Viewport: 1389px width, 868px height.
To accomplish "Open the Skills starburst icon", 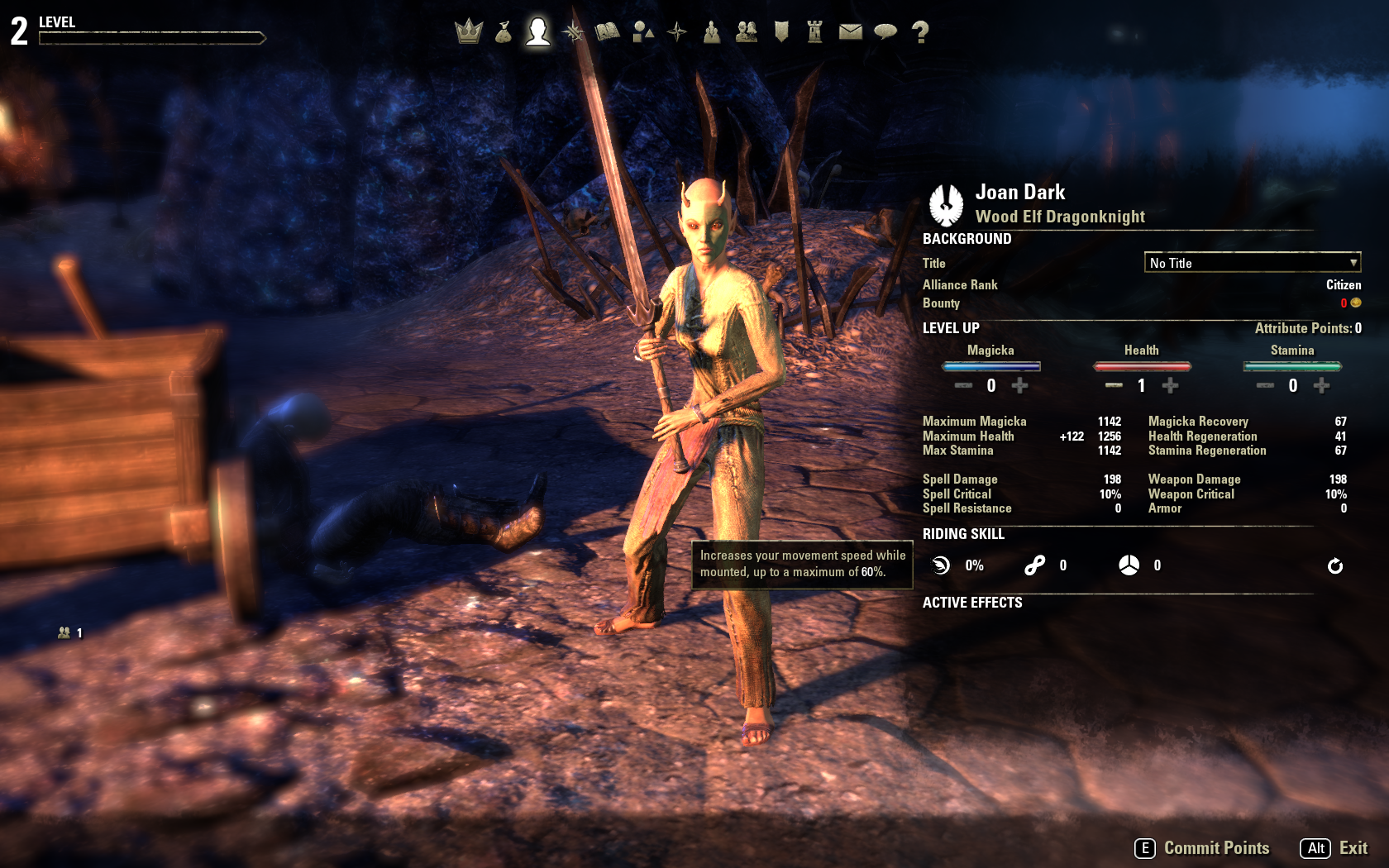I will [x=573, y=32].
